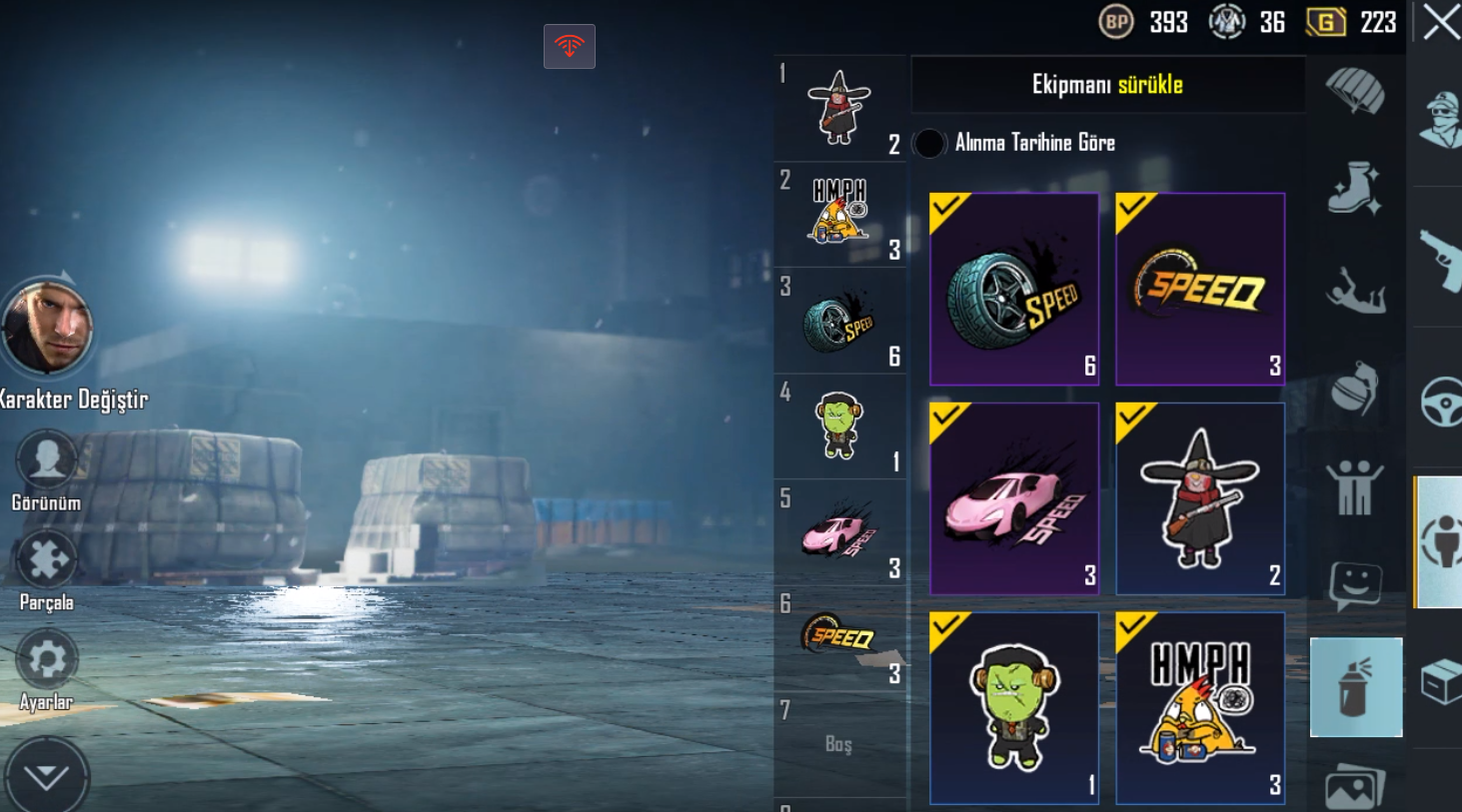Switch to the grenade category tab

(x=1355, y=388)
